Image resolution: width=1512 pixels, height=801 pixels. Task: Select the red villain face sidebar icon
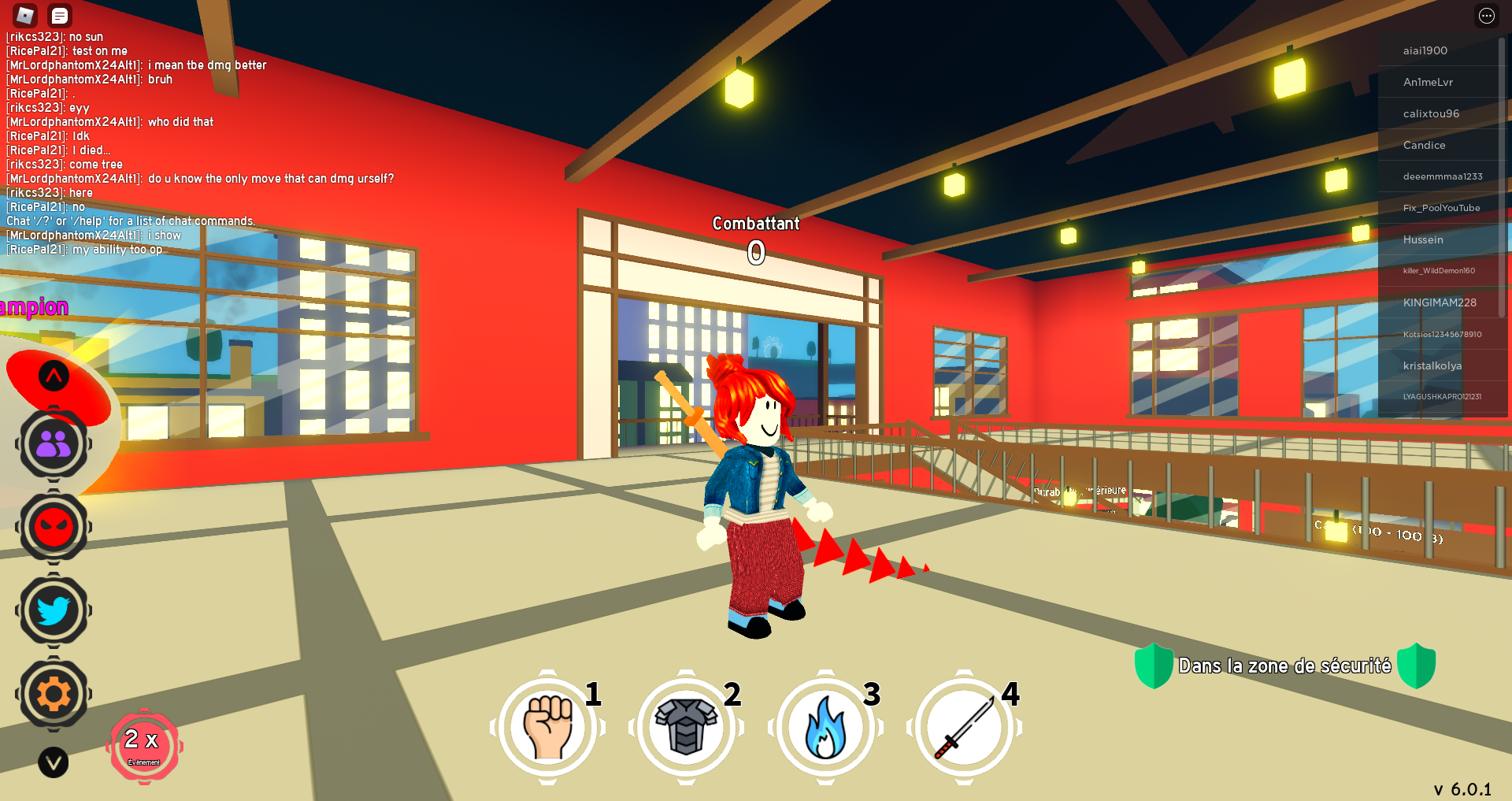(x=52, y=527)
